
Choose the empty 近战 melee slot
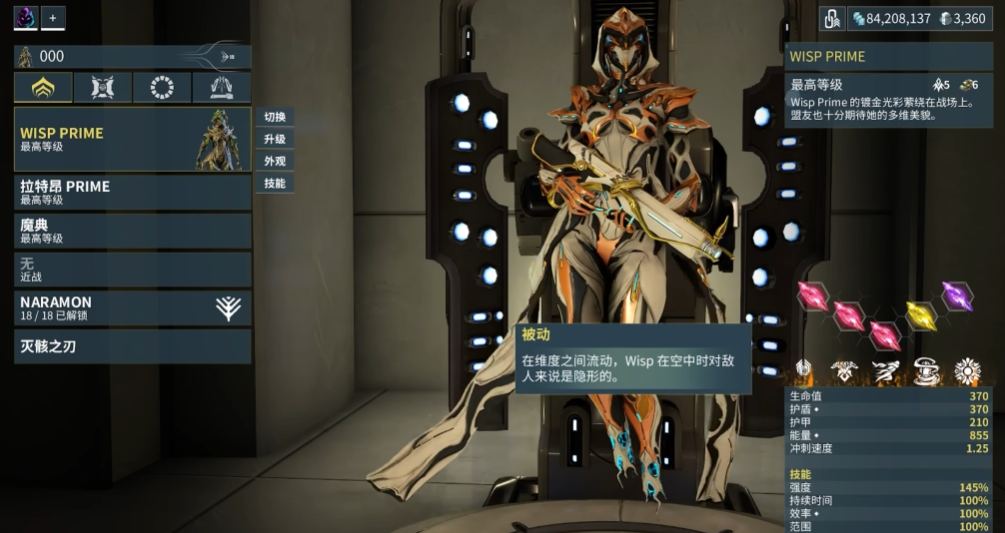tap(132, 269)
